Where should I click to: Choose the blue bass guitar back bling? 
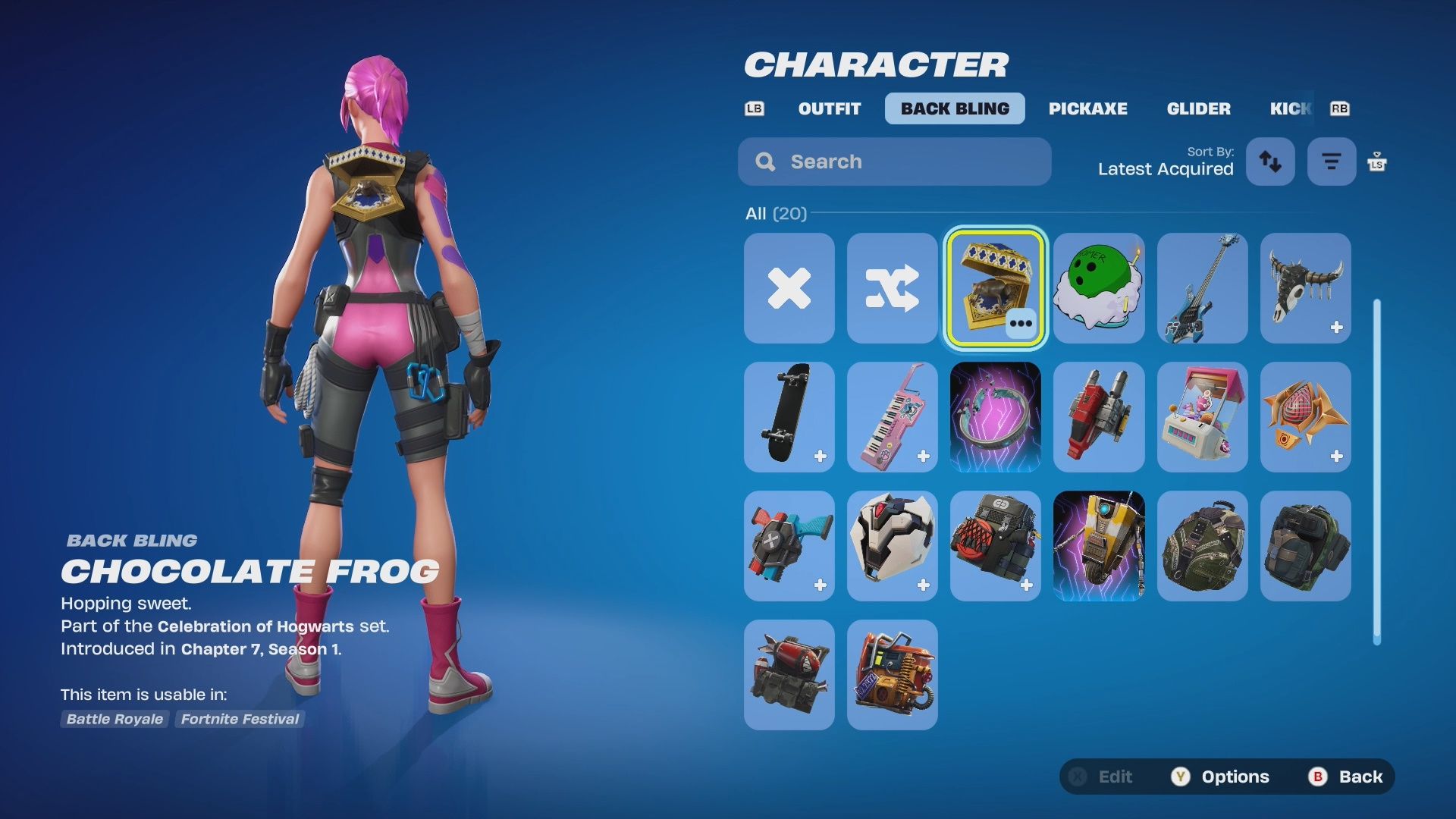(x=1202, y=288)
